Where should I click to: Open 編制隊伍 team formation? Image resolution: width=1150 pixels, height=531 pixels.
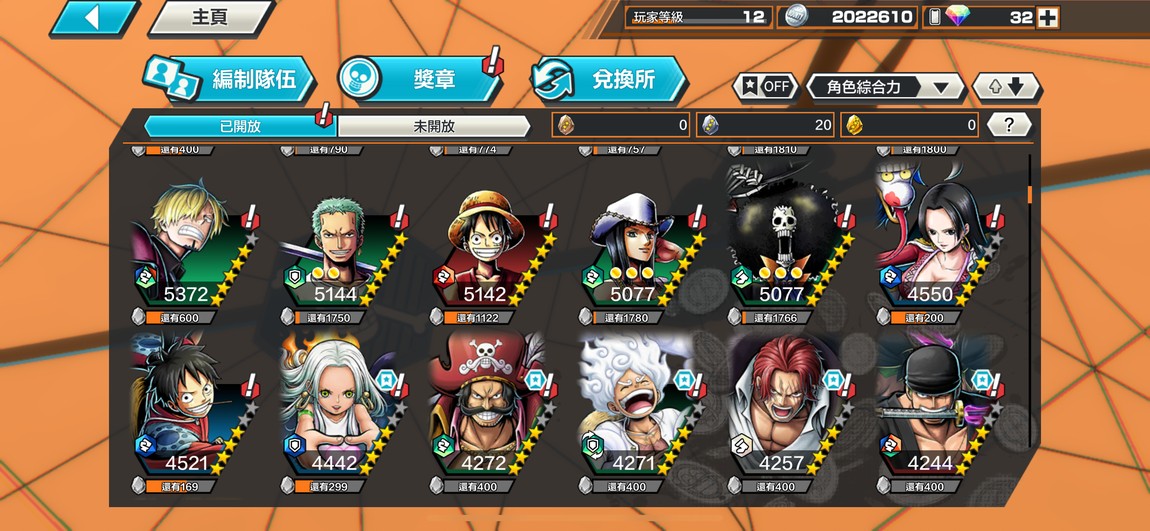pos(230,80)
